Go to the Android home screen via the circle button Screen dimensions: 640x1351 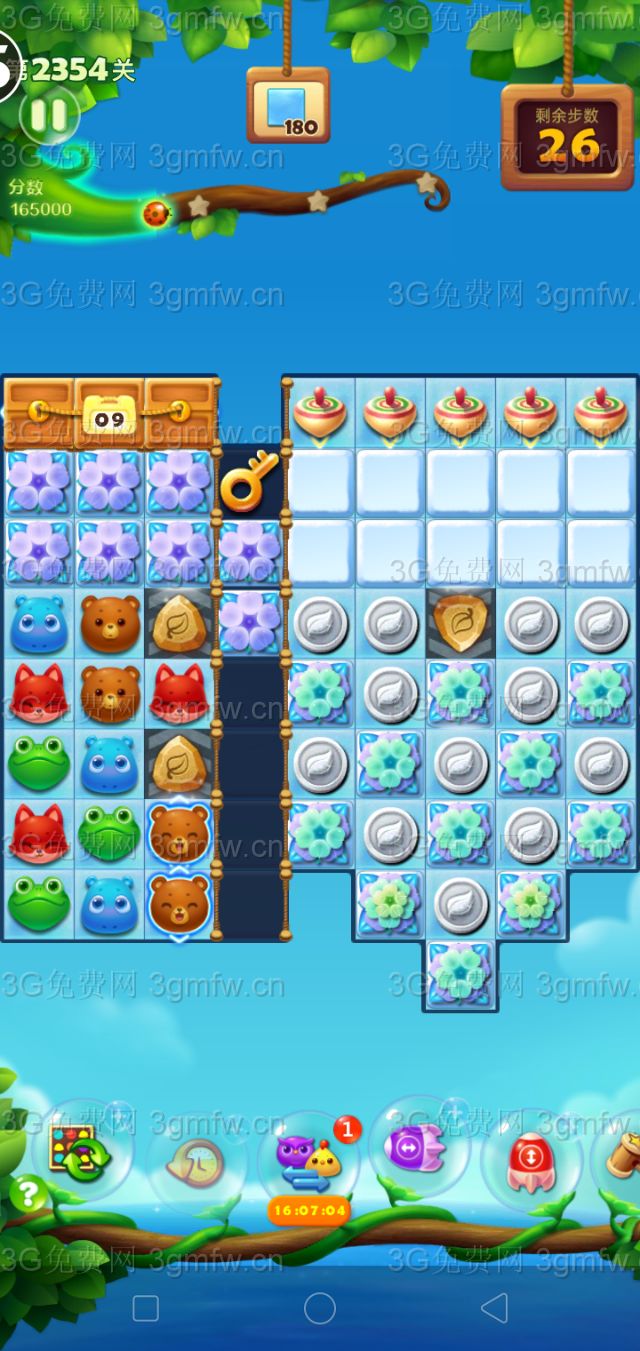pos(320,1307)
